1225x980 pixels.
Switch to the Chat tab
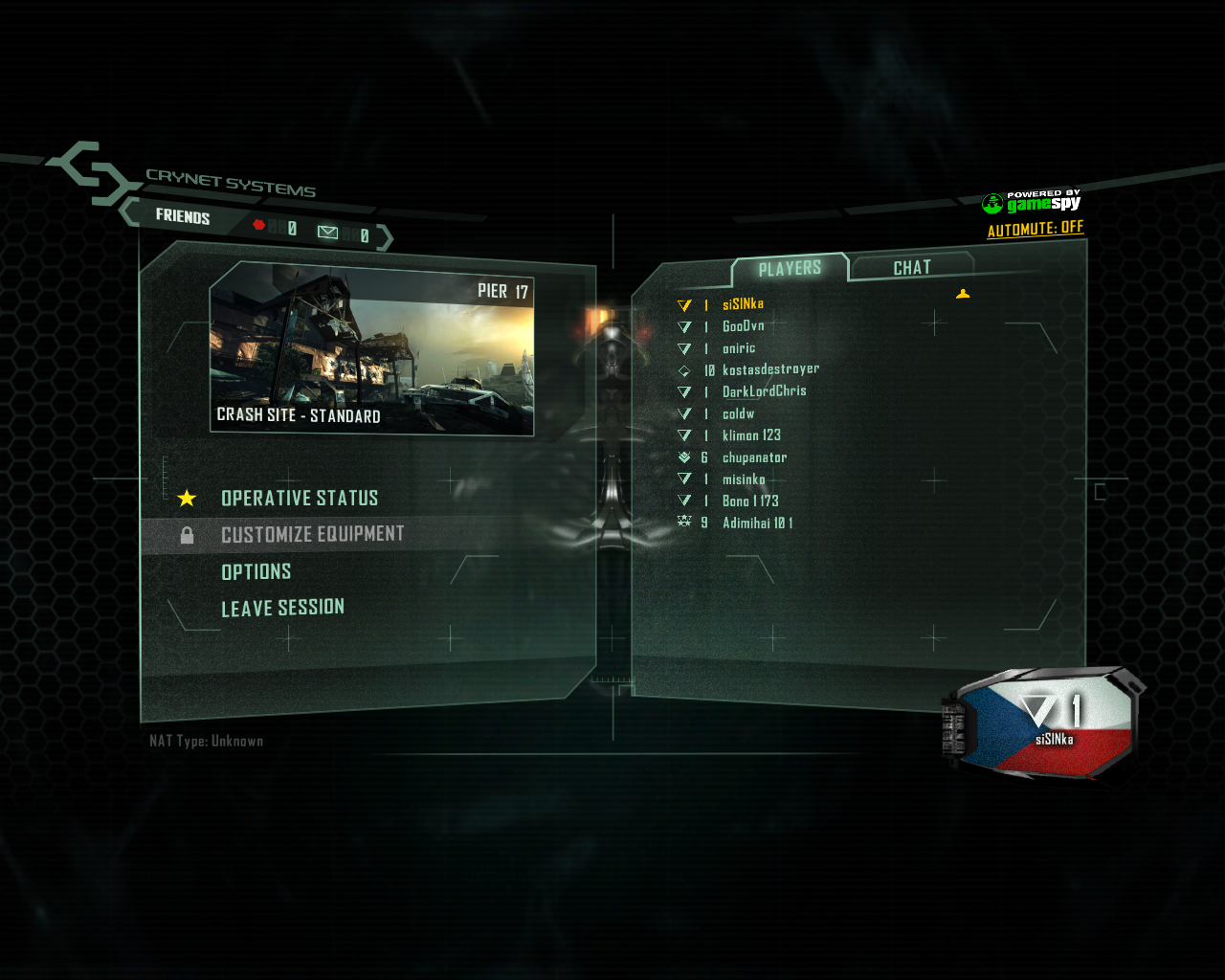click(x=911, y=268)
